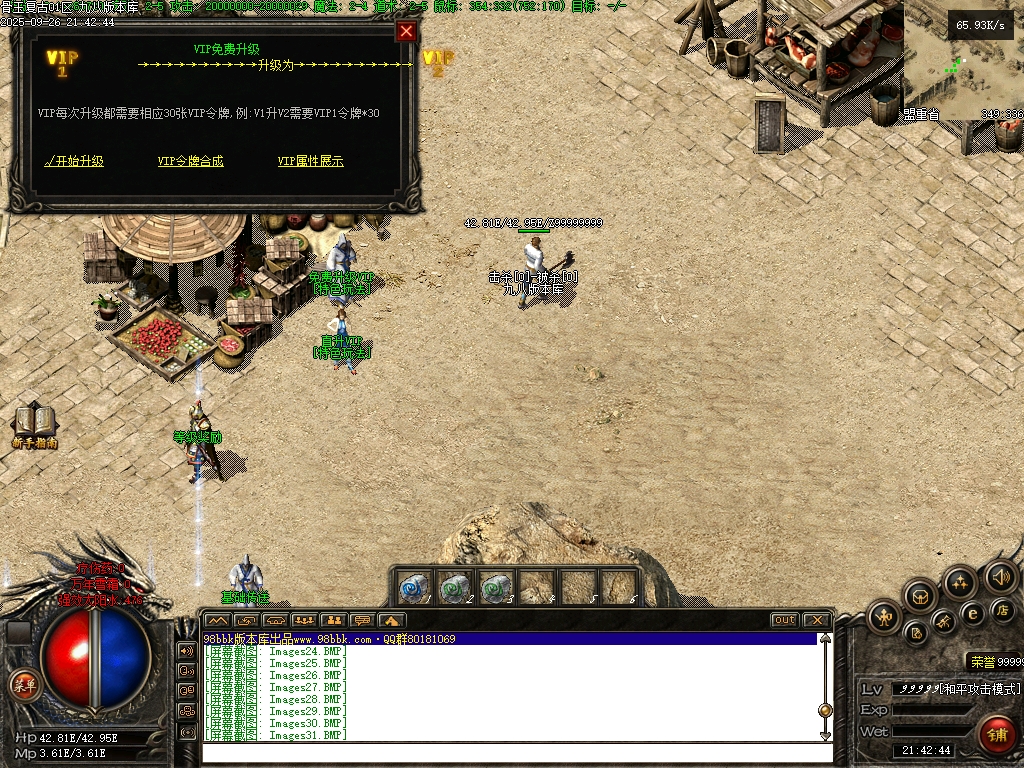Click the chat window's out button
Image resolution: width=1024 pixels, height=768 pixels.
pyautogui.click(x=785, y=620)
